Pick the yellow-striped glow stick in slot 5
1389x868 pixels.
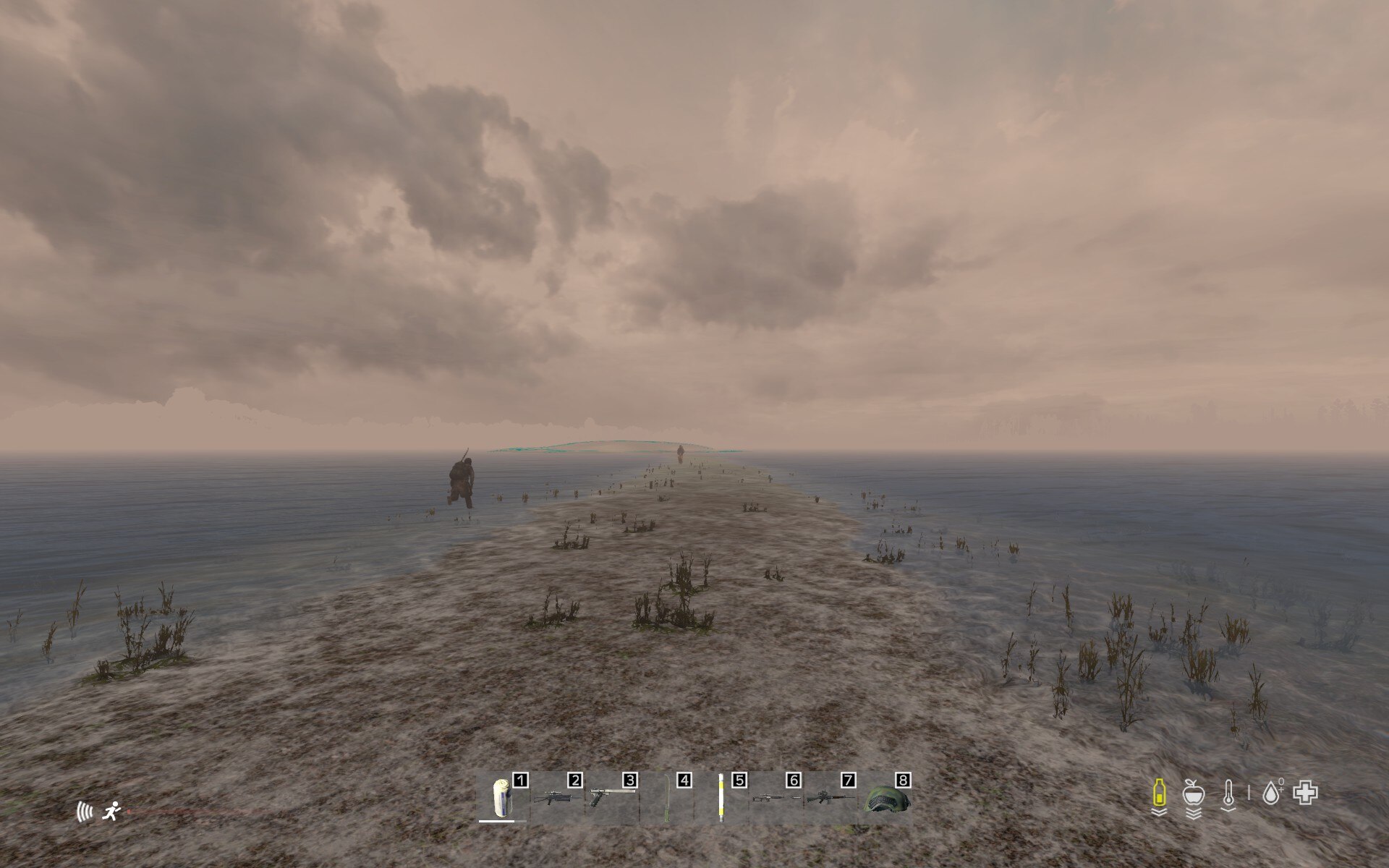[x=721, y=797]
